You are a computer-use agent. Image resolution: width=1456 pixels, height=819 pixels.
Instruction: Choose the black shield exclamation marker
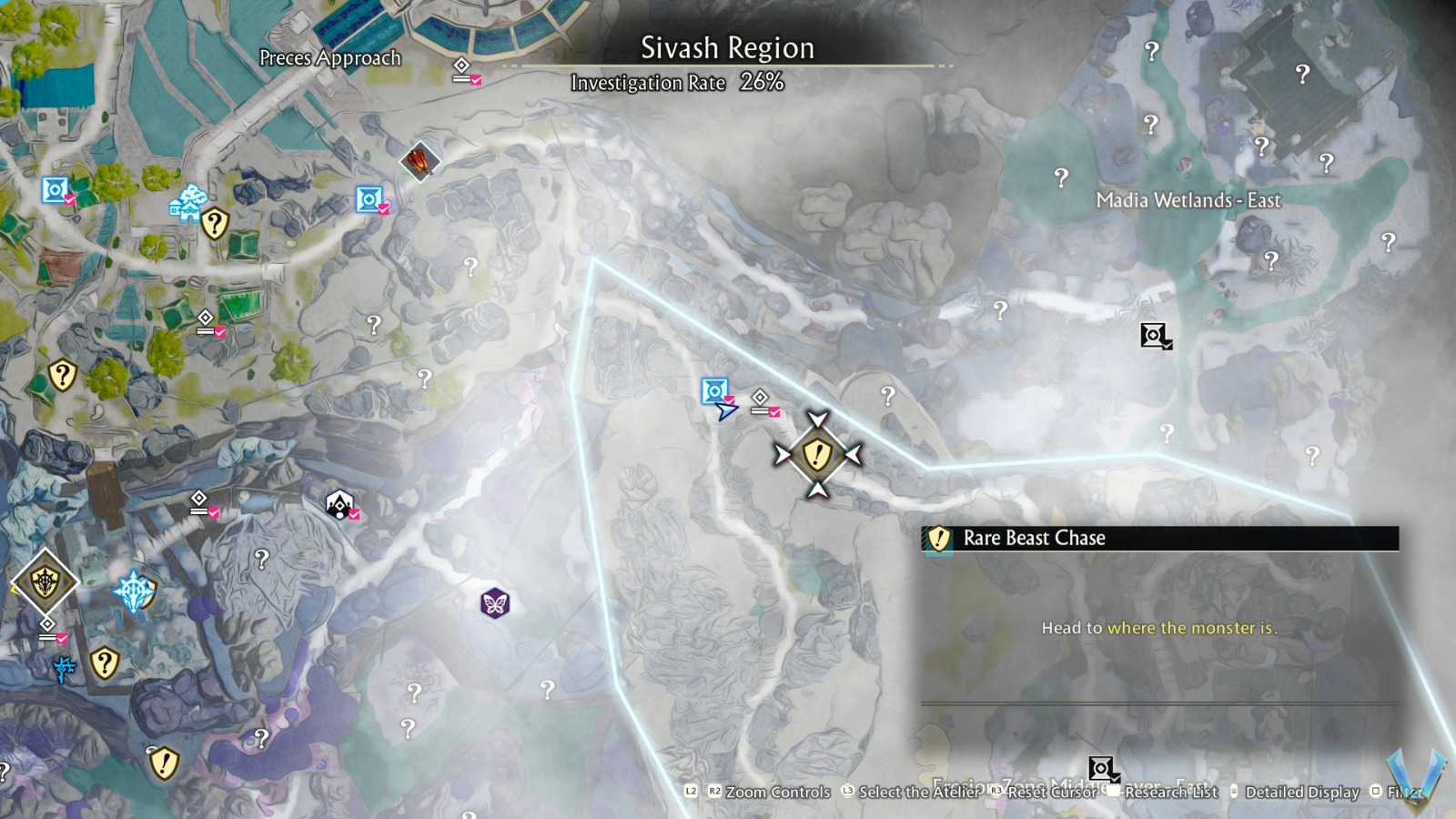click(x=163, y=762)
